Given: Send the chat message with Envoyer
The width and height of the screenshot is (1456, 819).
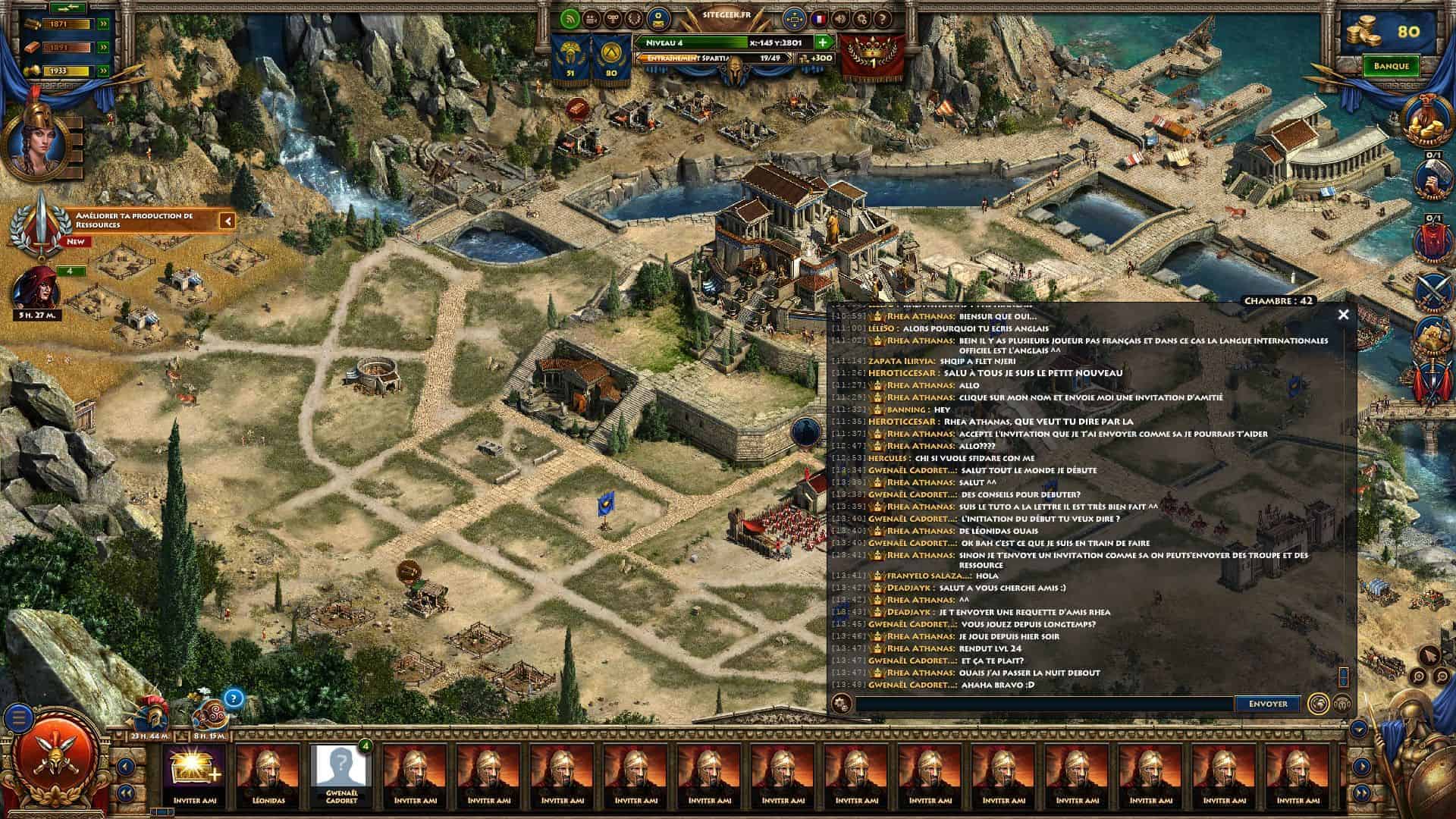Looking at the screenshot, I should [1267, 704].
